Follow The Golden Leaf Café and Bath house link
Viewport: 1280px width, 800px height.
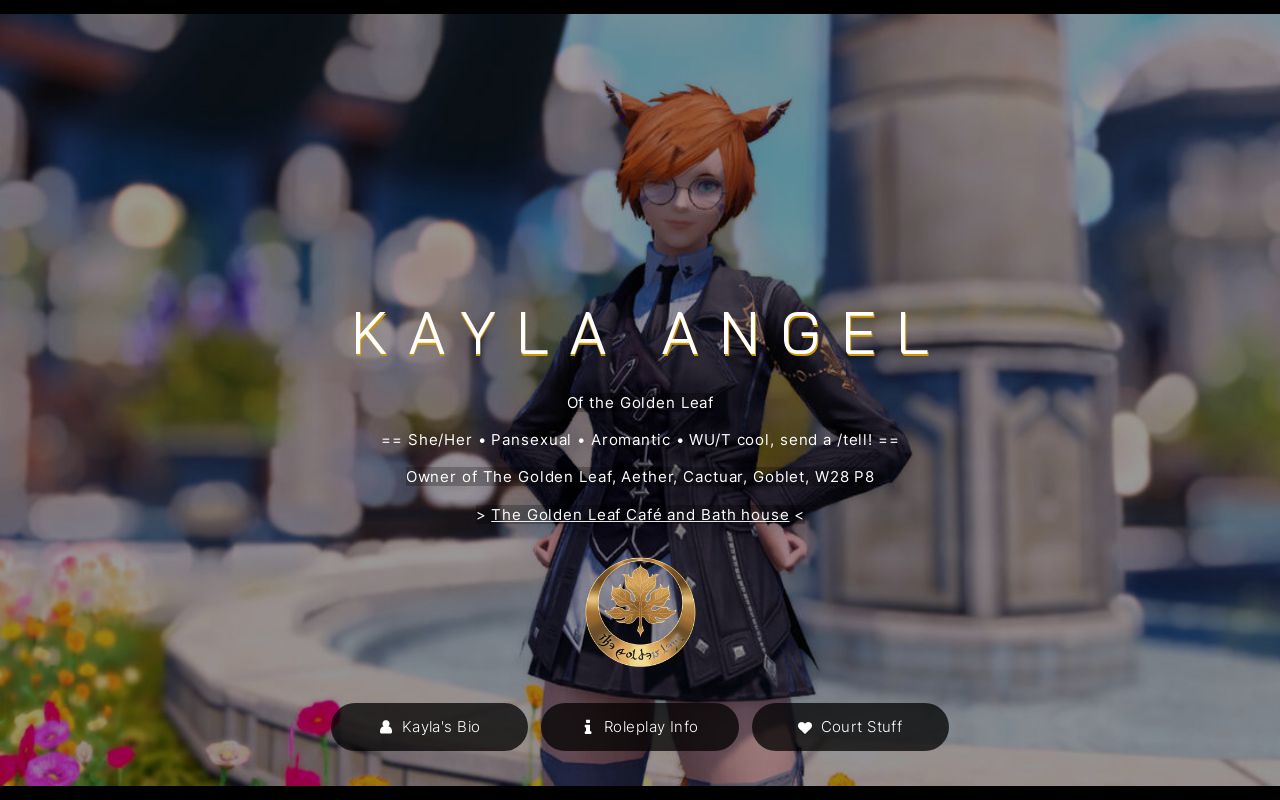[x=640, y=515]
